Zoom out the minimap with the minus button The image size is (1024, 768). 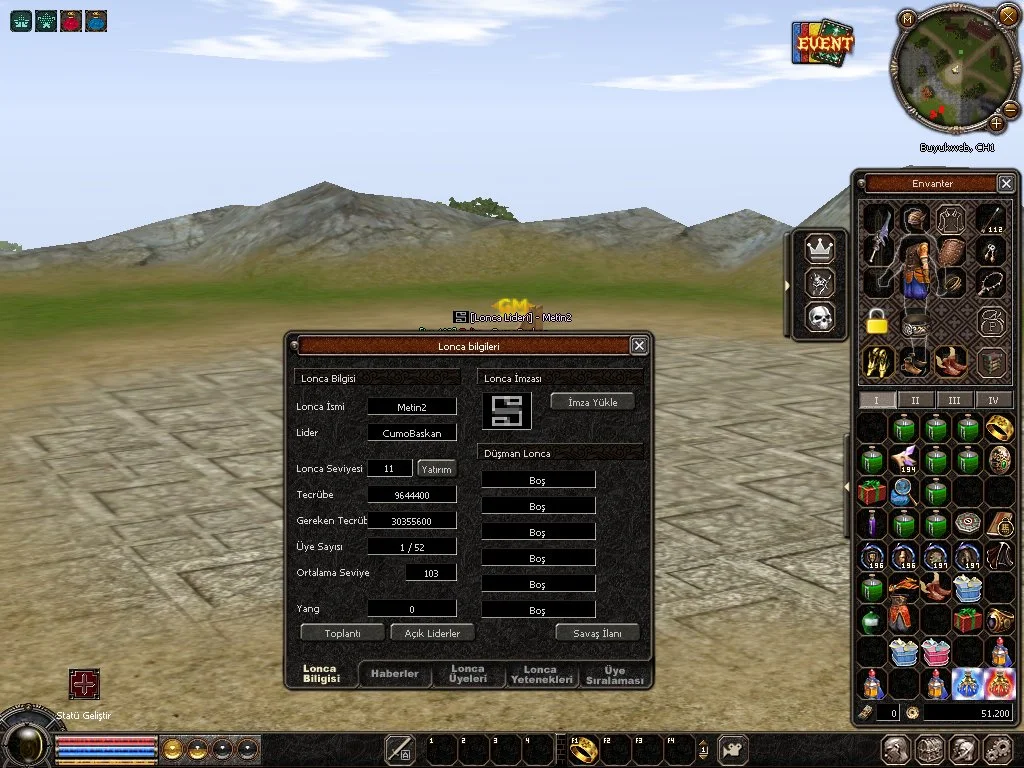(x=1011, y=108)
